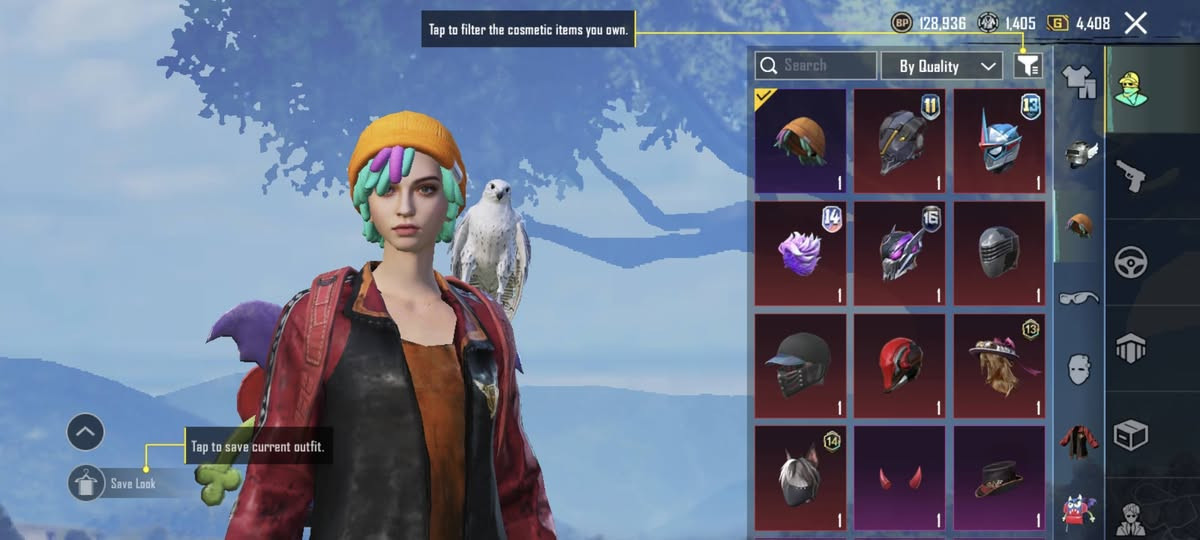1200x540 pixels.
Task: Select the black top hat item
Action: point(998,478)
